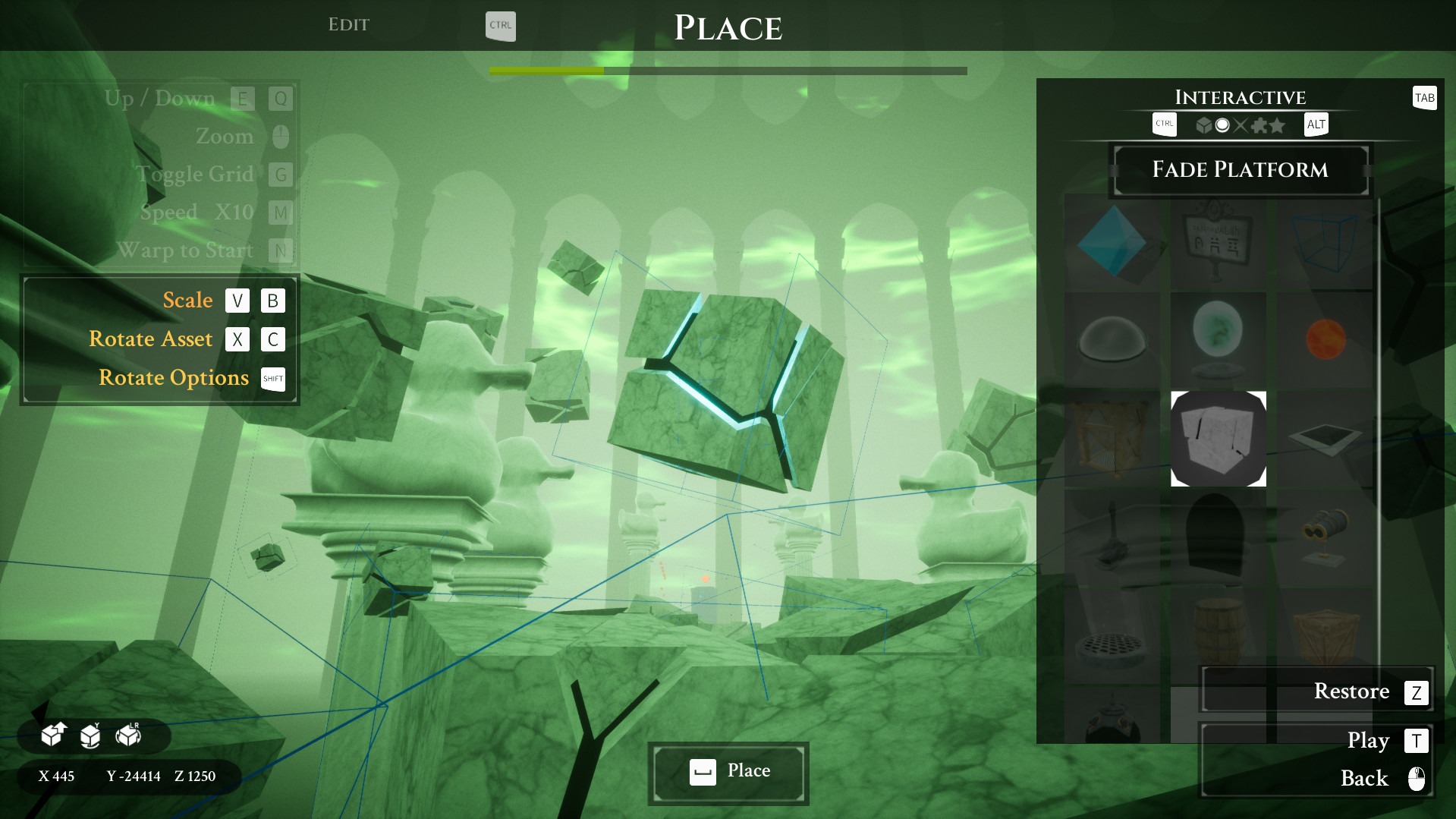Toggle Rotate Options with Shift key button
1456x819 pixels.
272,378
